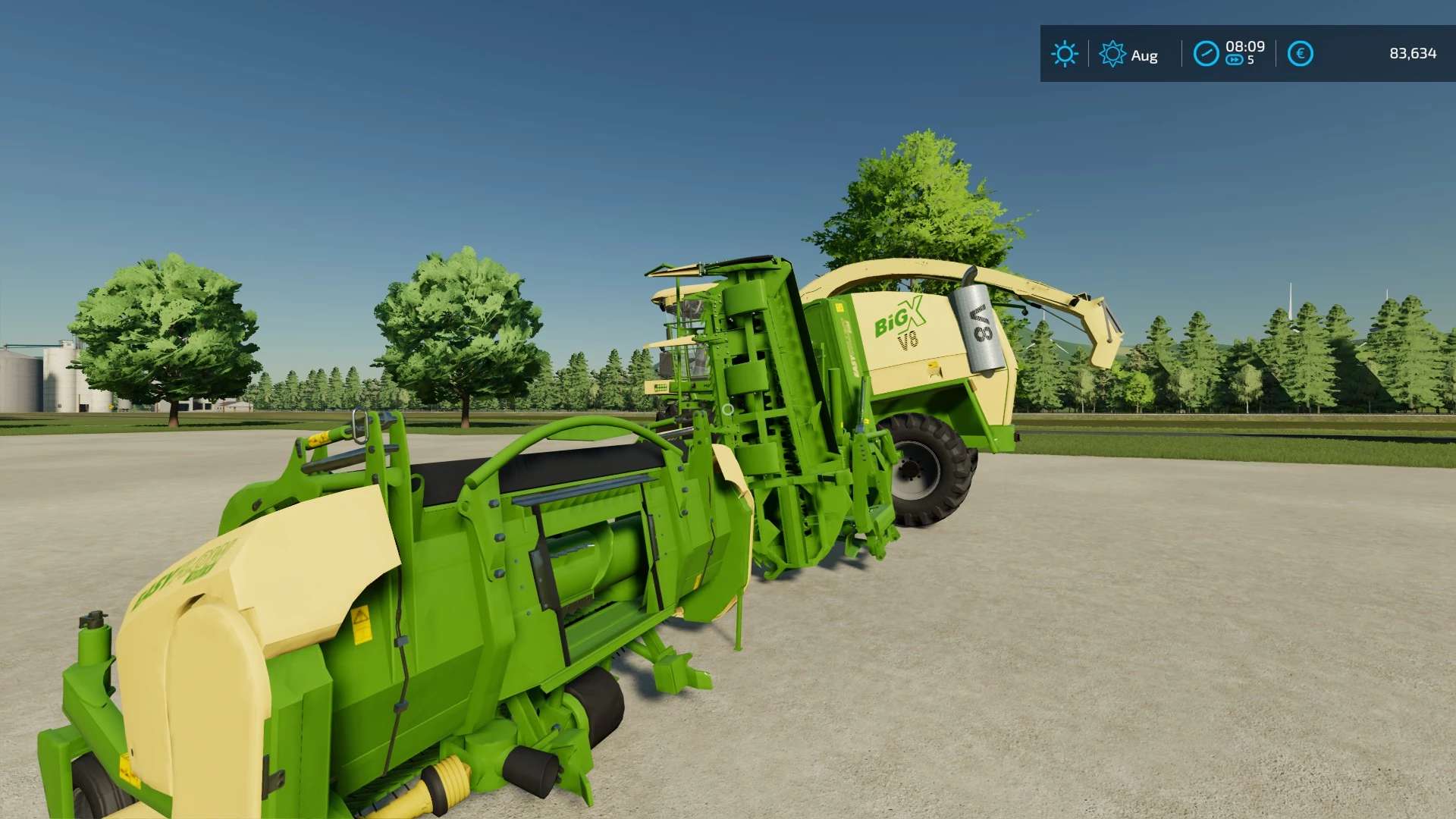Image resolution: width=1456 pixels, height=819 pixels.
Task: Click the clock icon in the HUD
Action: click(1206, 54)
